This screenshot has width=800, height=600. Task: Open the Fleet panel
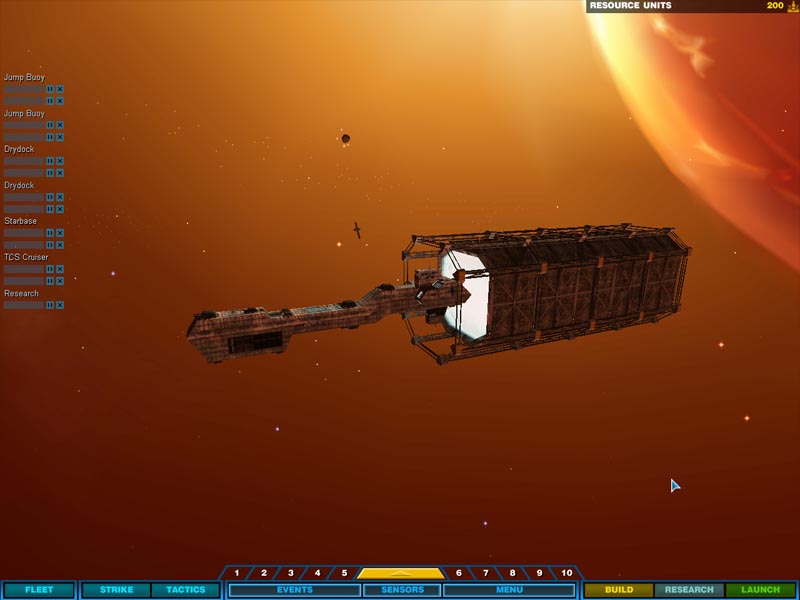(x=39, y=590)
